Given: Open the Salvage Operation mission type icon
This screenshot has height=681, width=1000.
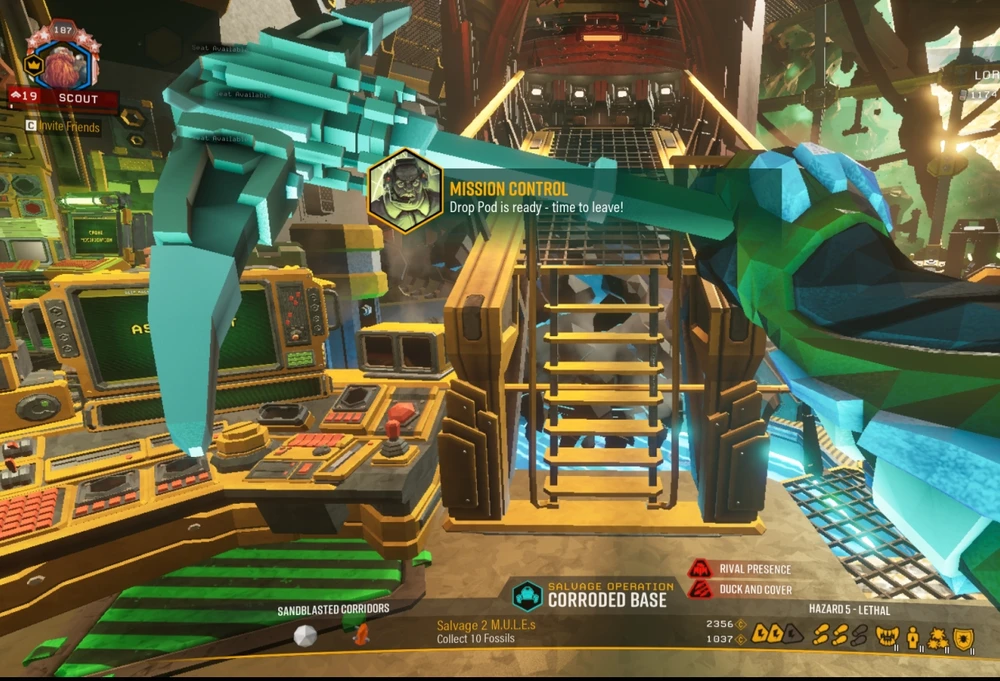Looking at the screenshot, I should [x=527, y=596].
